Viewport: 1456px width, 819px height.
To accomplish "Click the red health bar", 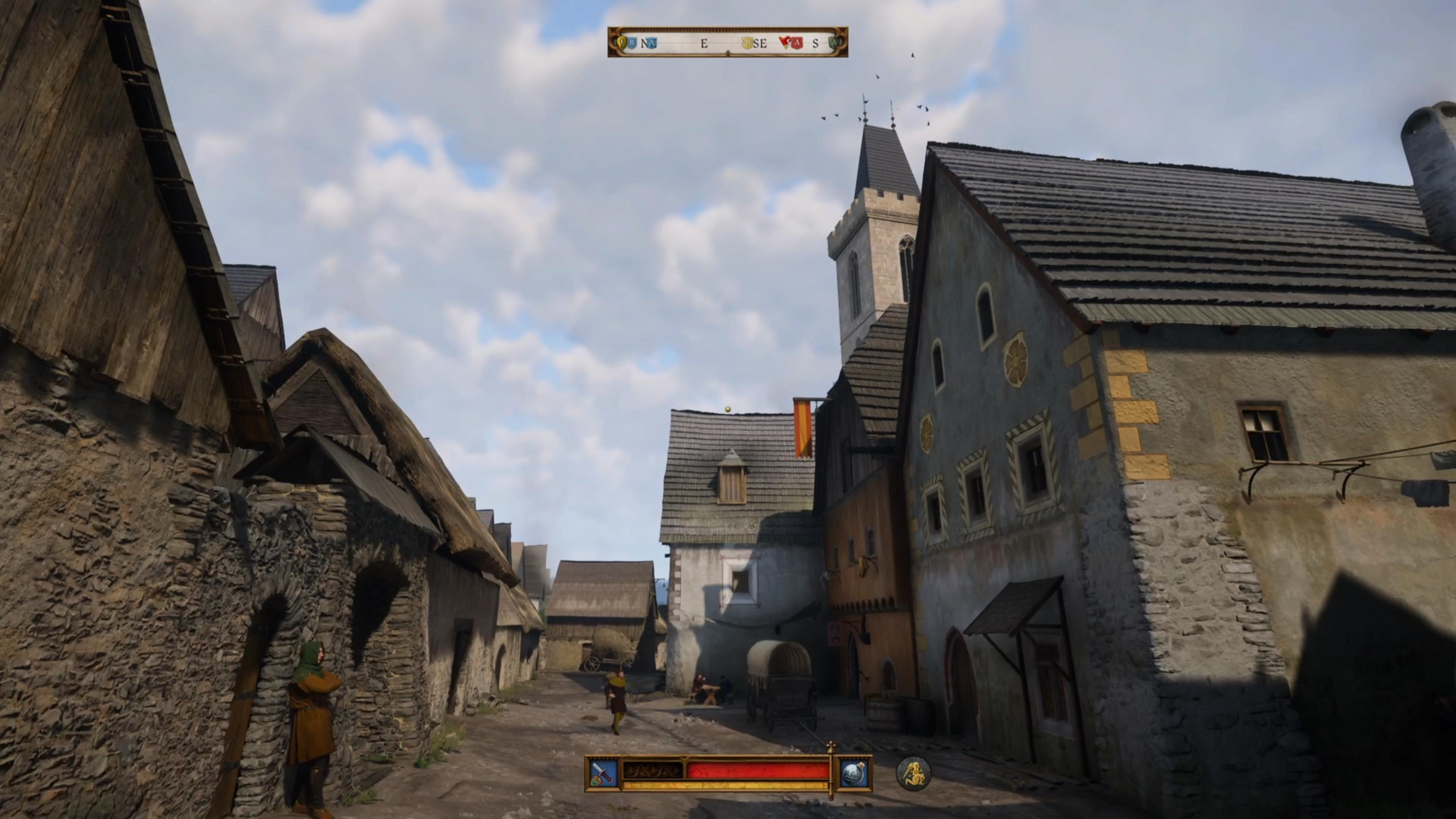I will [758, 770].
